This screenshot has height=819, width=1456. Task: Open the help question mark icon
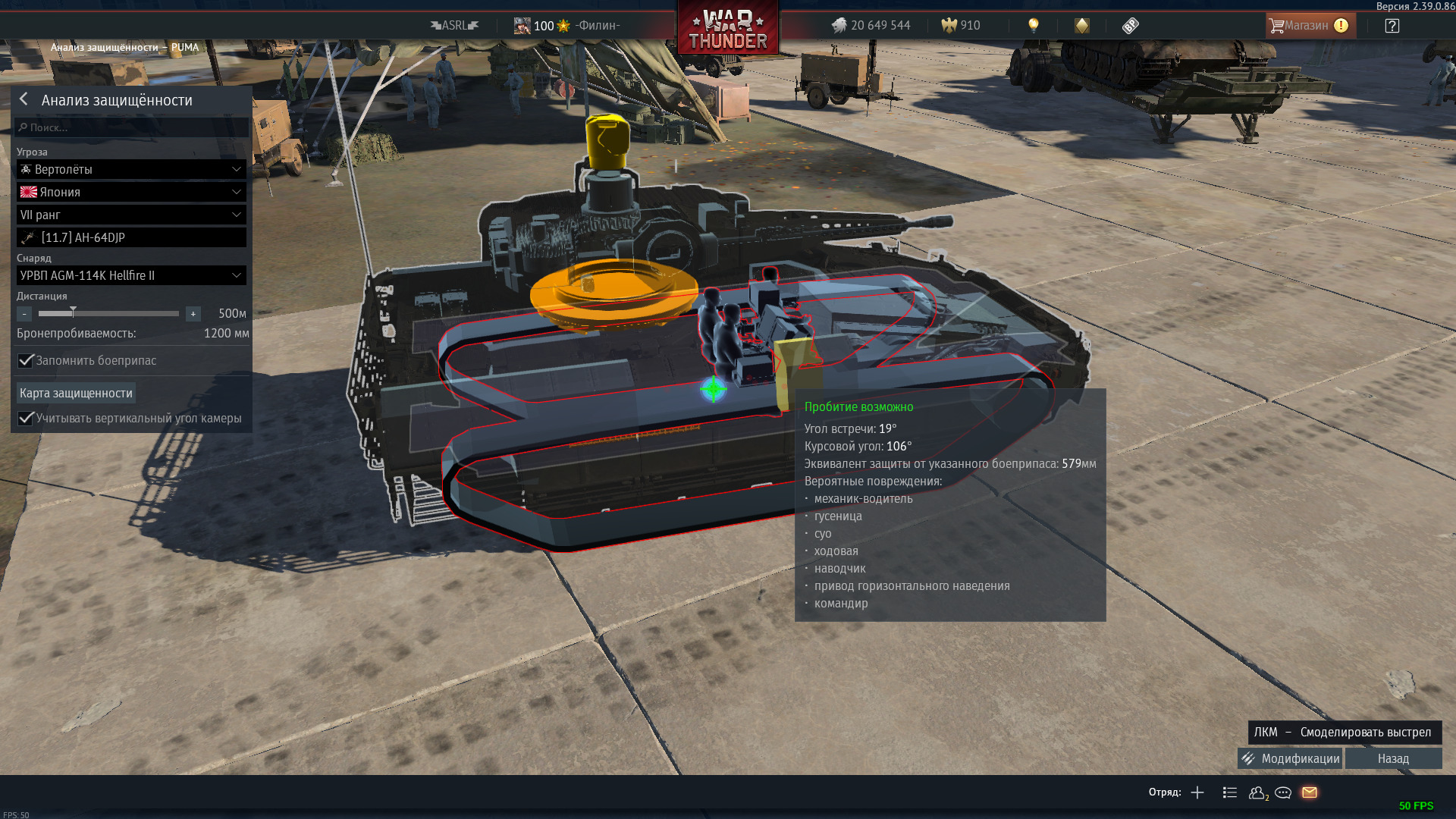[1392, 26]
